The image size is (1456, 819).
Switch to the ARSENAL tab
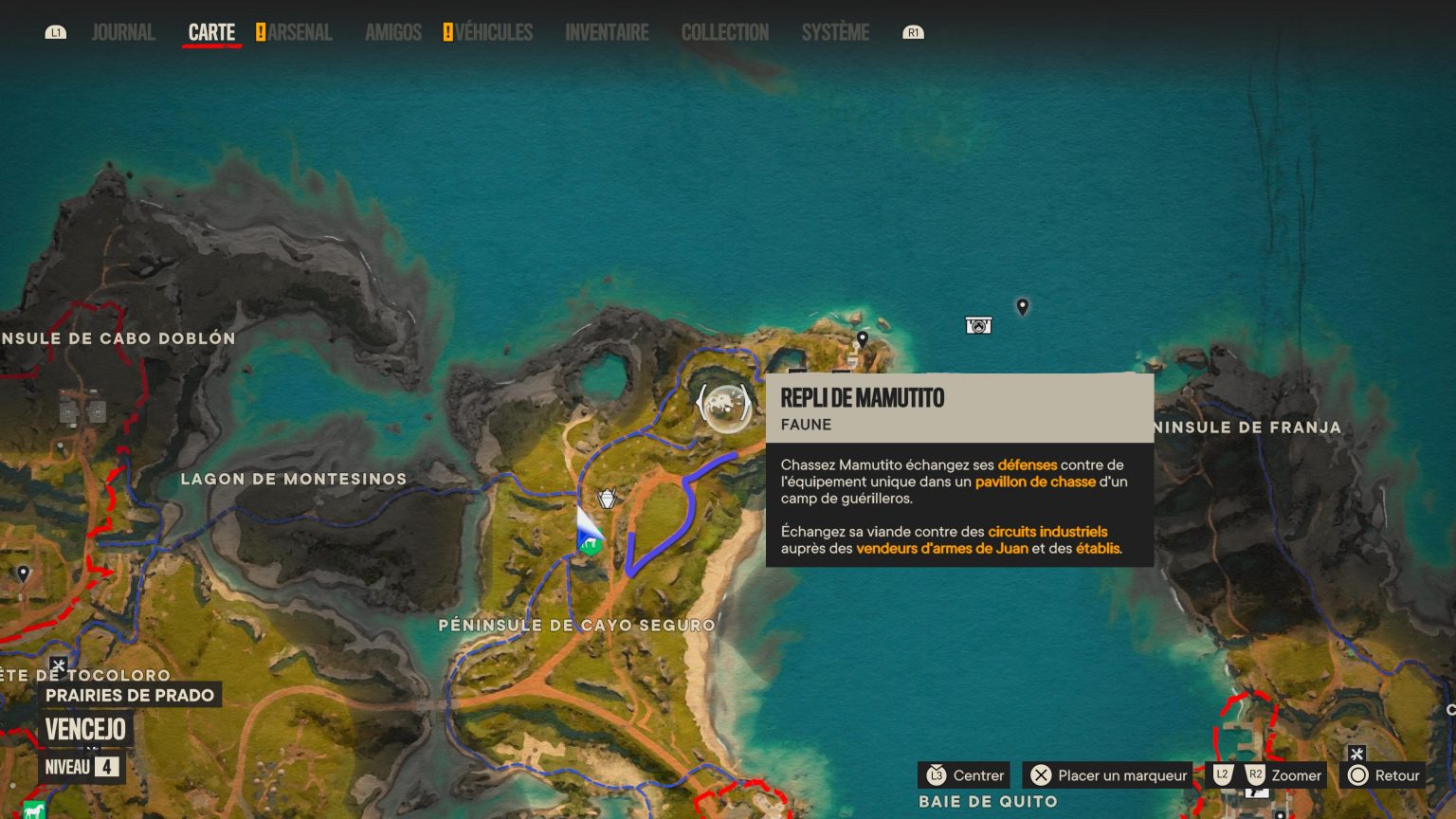tap(300, 31)
